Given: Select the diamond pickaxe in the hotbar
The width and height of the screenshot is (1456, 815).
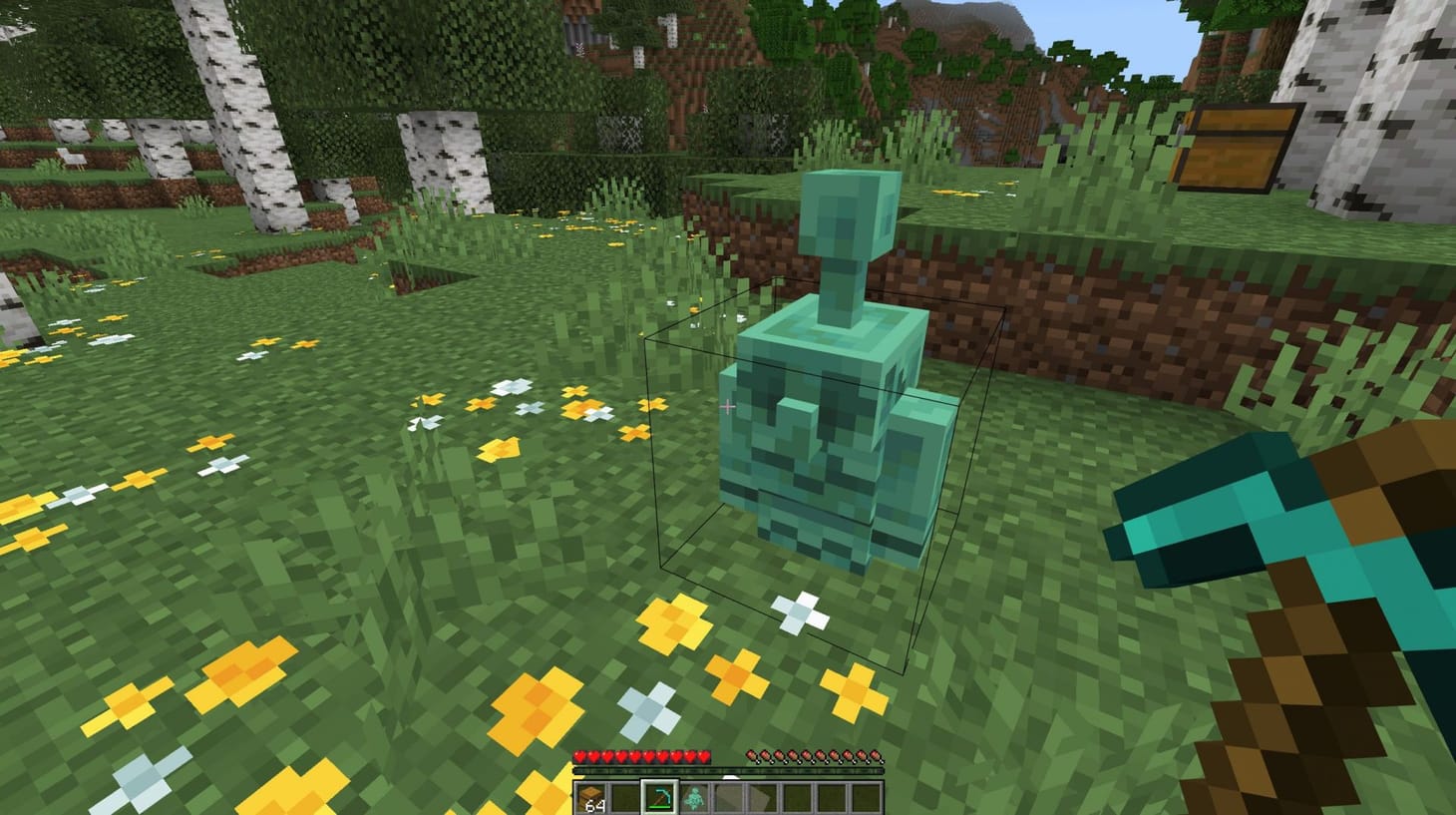Looking at the screenshot, I should pos(659,797).
